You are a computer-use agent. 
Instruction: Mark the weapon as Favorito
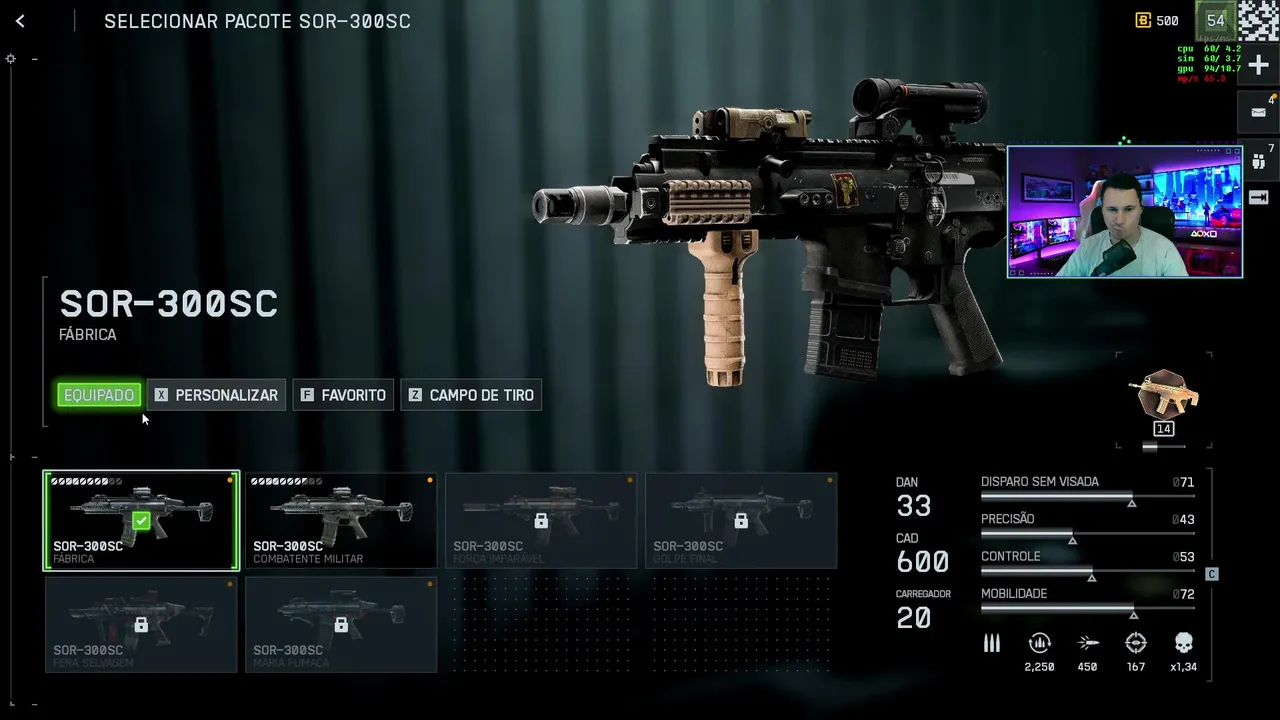coord(343,395)
